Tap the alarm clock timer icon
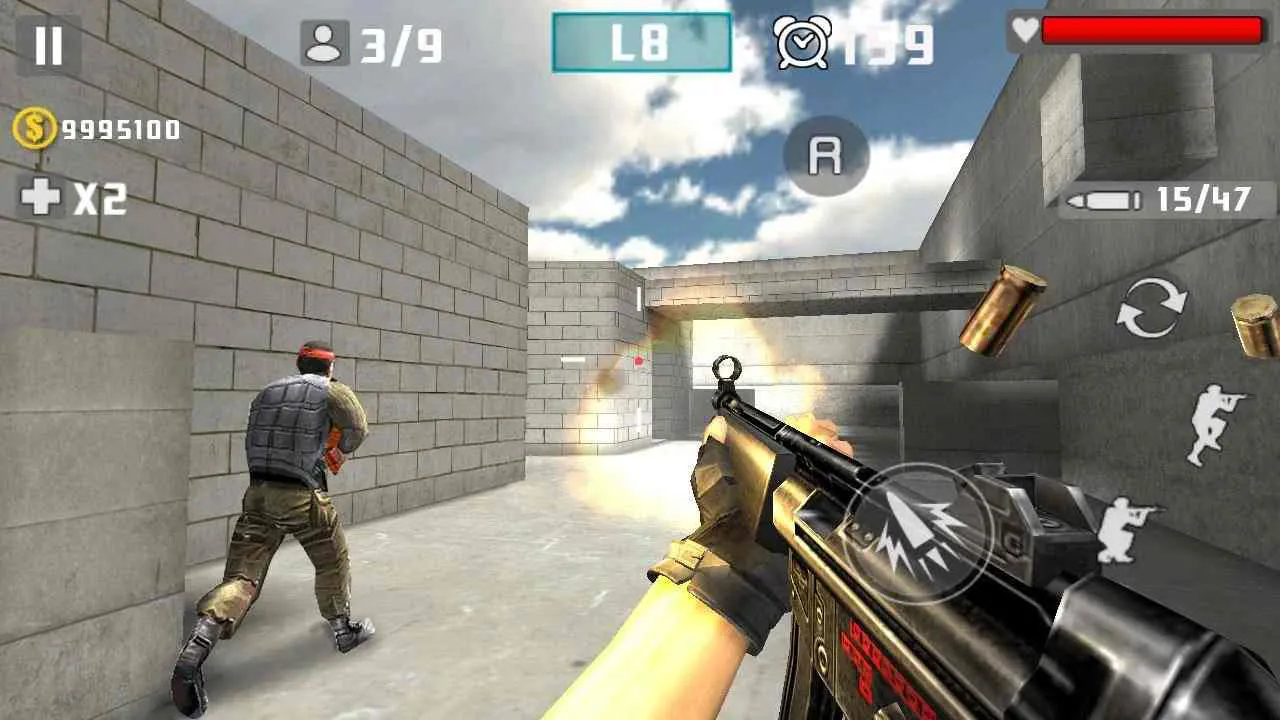Screen dimensions: 1280x720 click(800, 42)
